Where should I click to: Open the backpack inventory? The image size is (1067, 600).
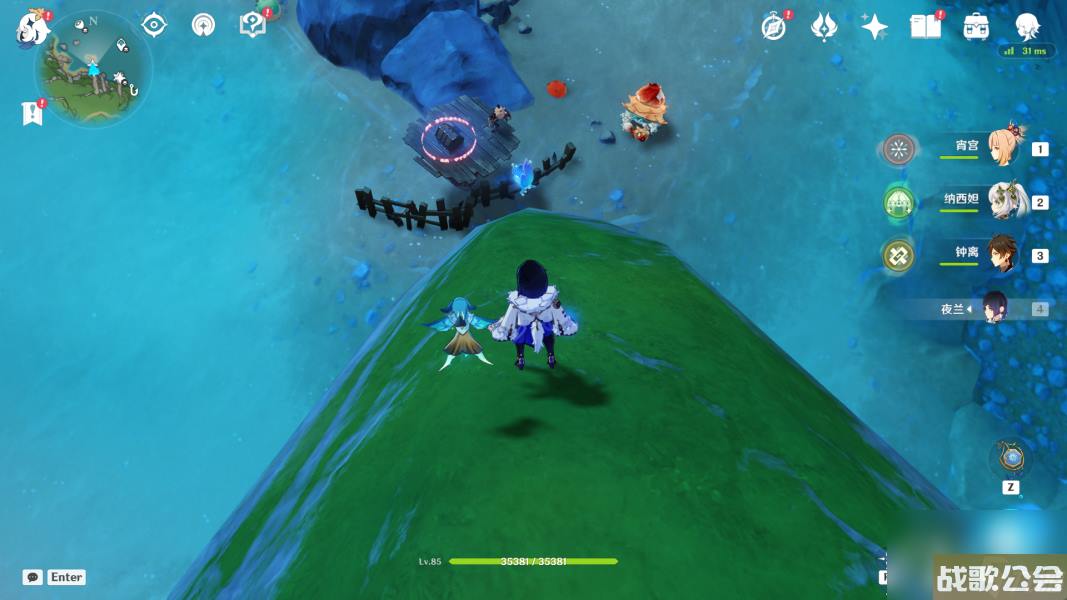(x=976, y=27)
